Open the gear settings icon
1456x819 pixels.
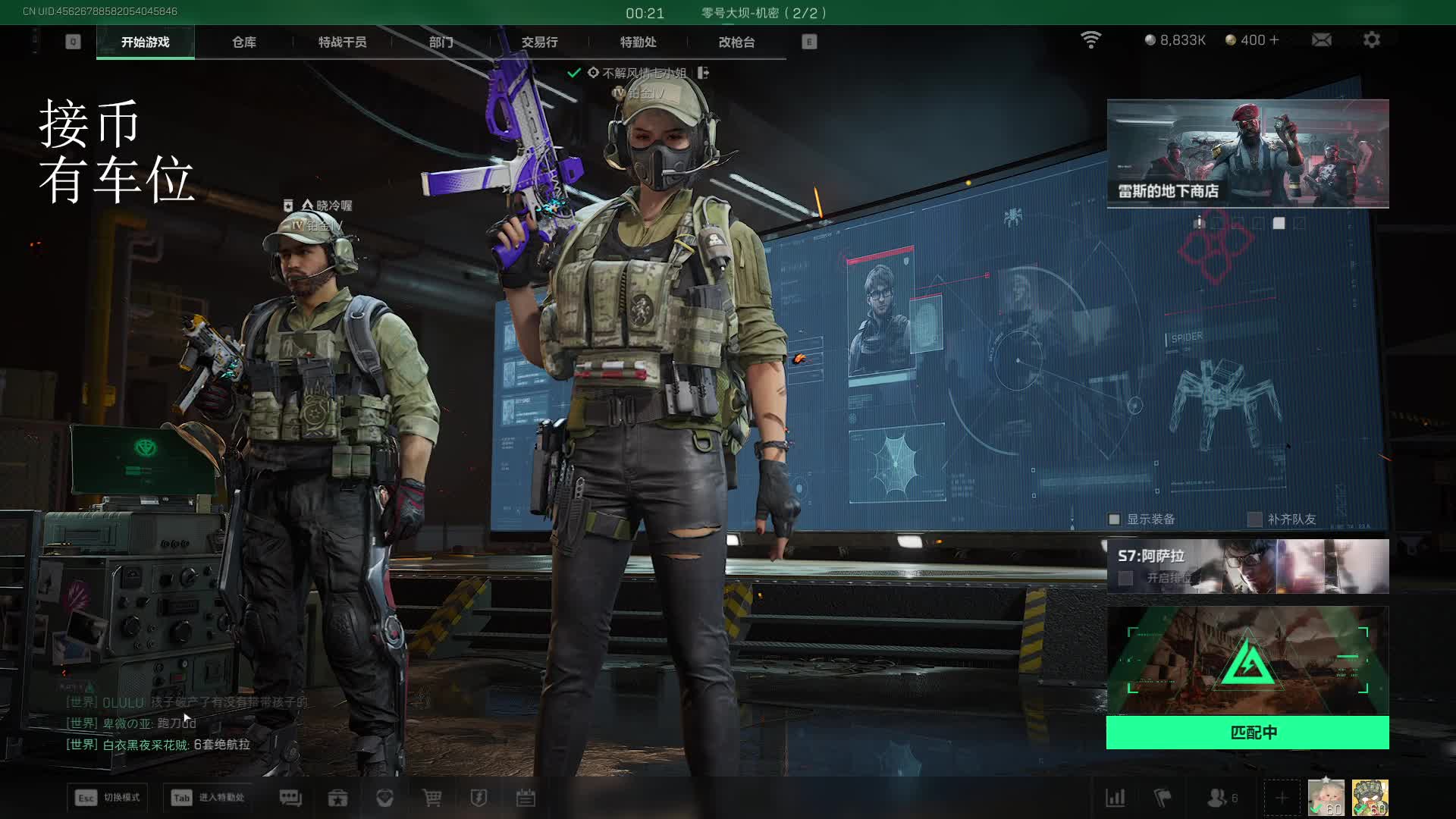(1371, 40)
